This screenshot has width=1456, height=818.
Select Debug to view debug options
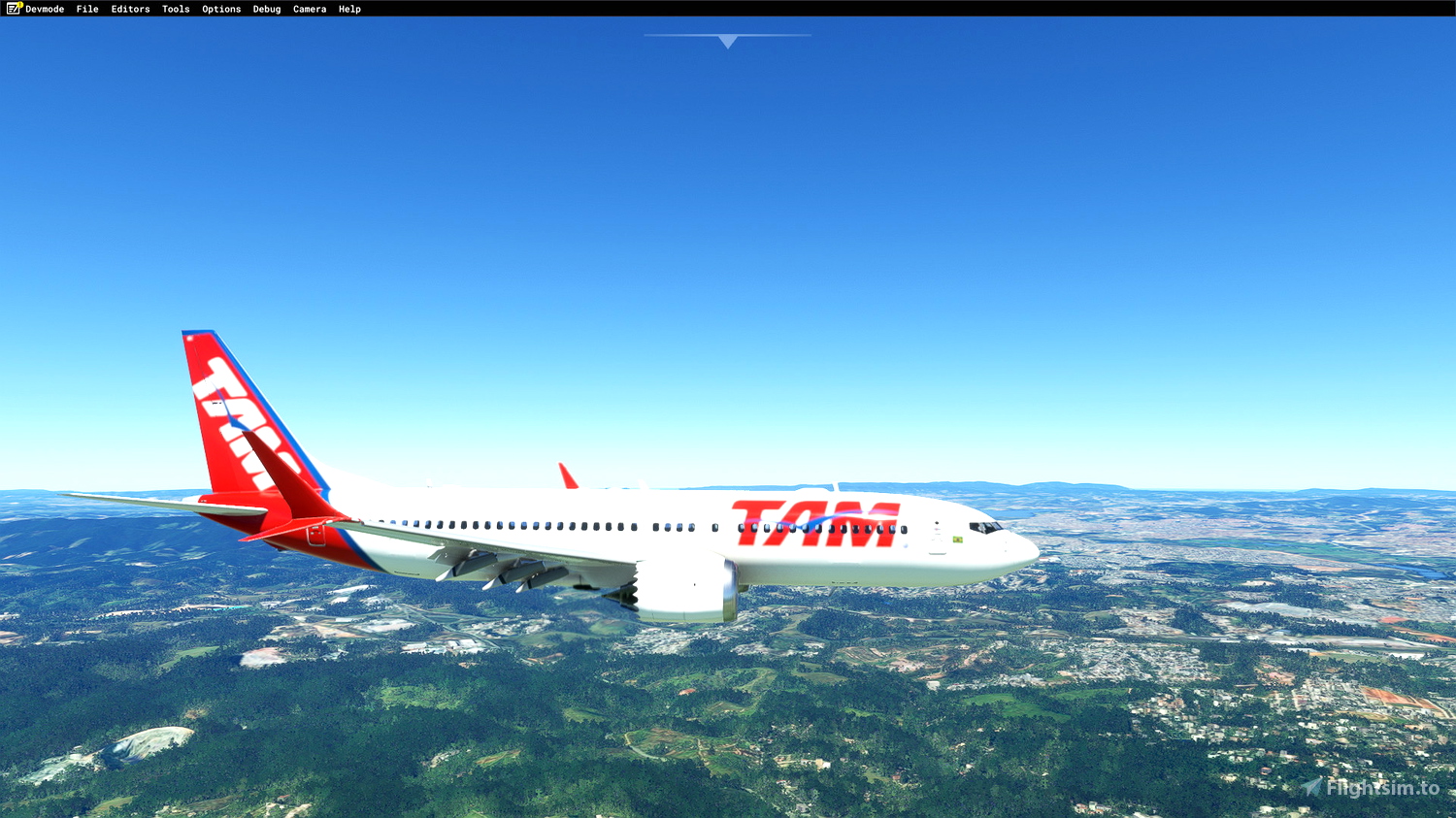(x=266, y=9)
